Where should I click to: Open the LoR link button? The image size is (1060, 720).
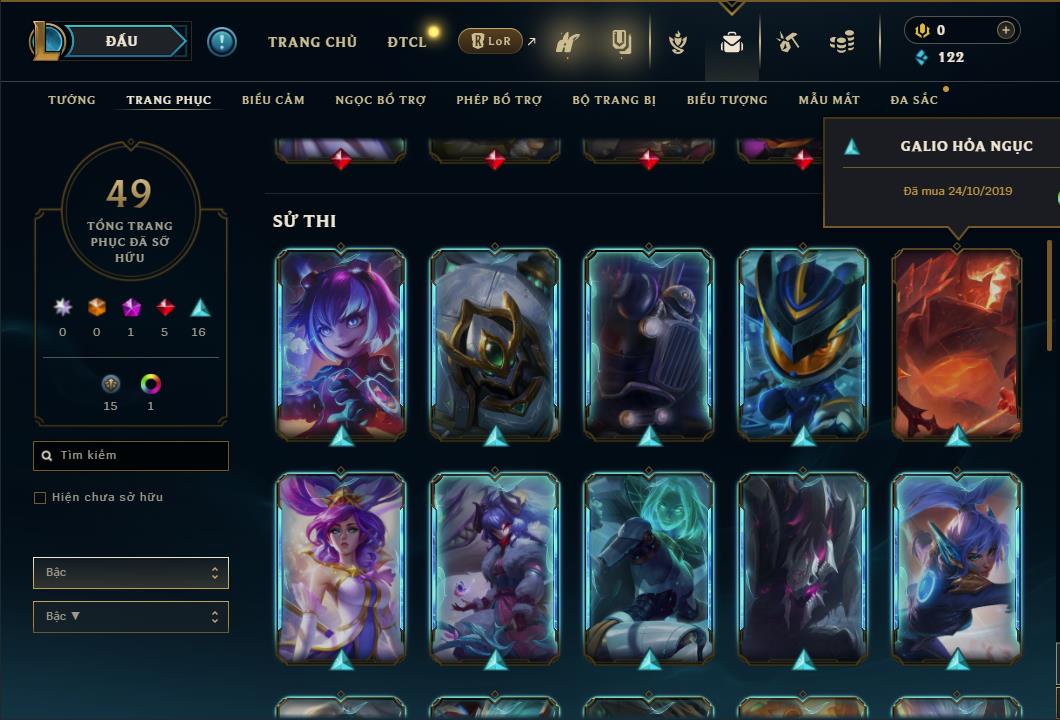490,42
